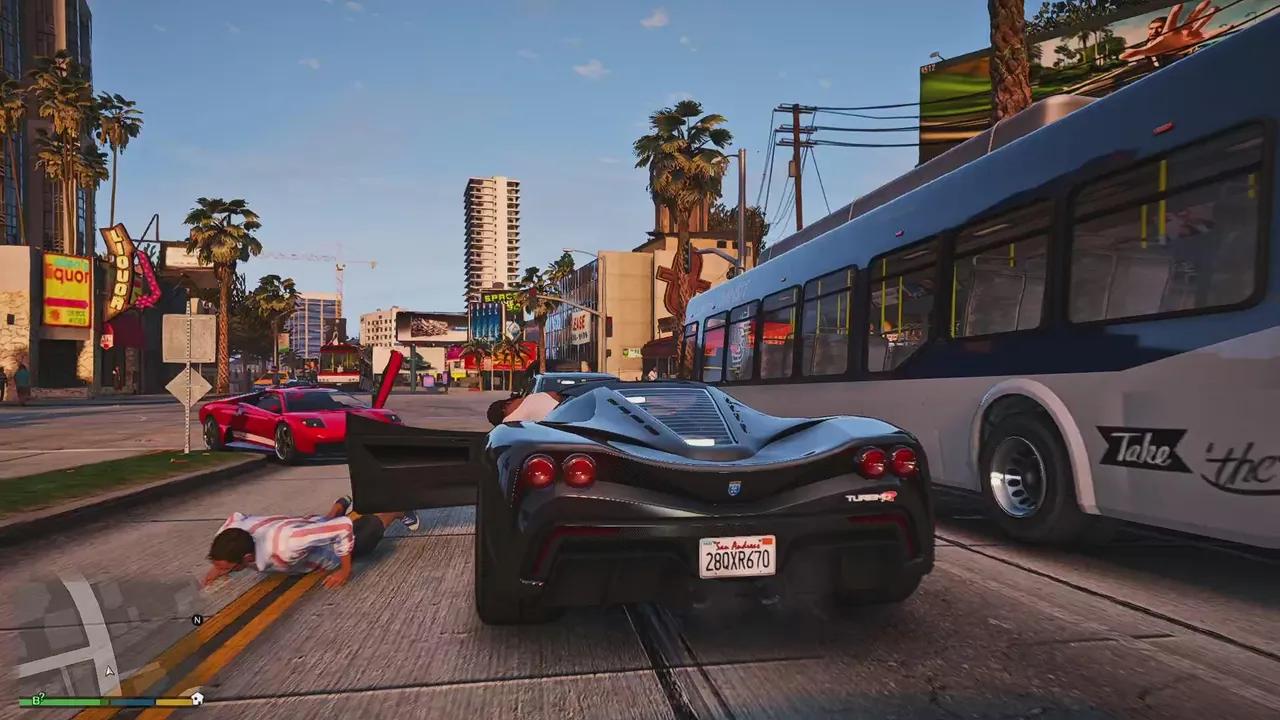This screenshot has height=720, width=1280.
Task: Click the green B? mission blip
Action: point(37,700)
